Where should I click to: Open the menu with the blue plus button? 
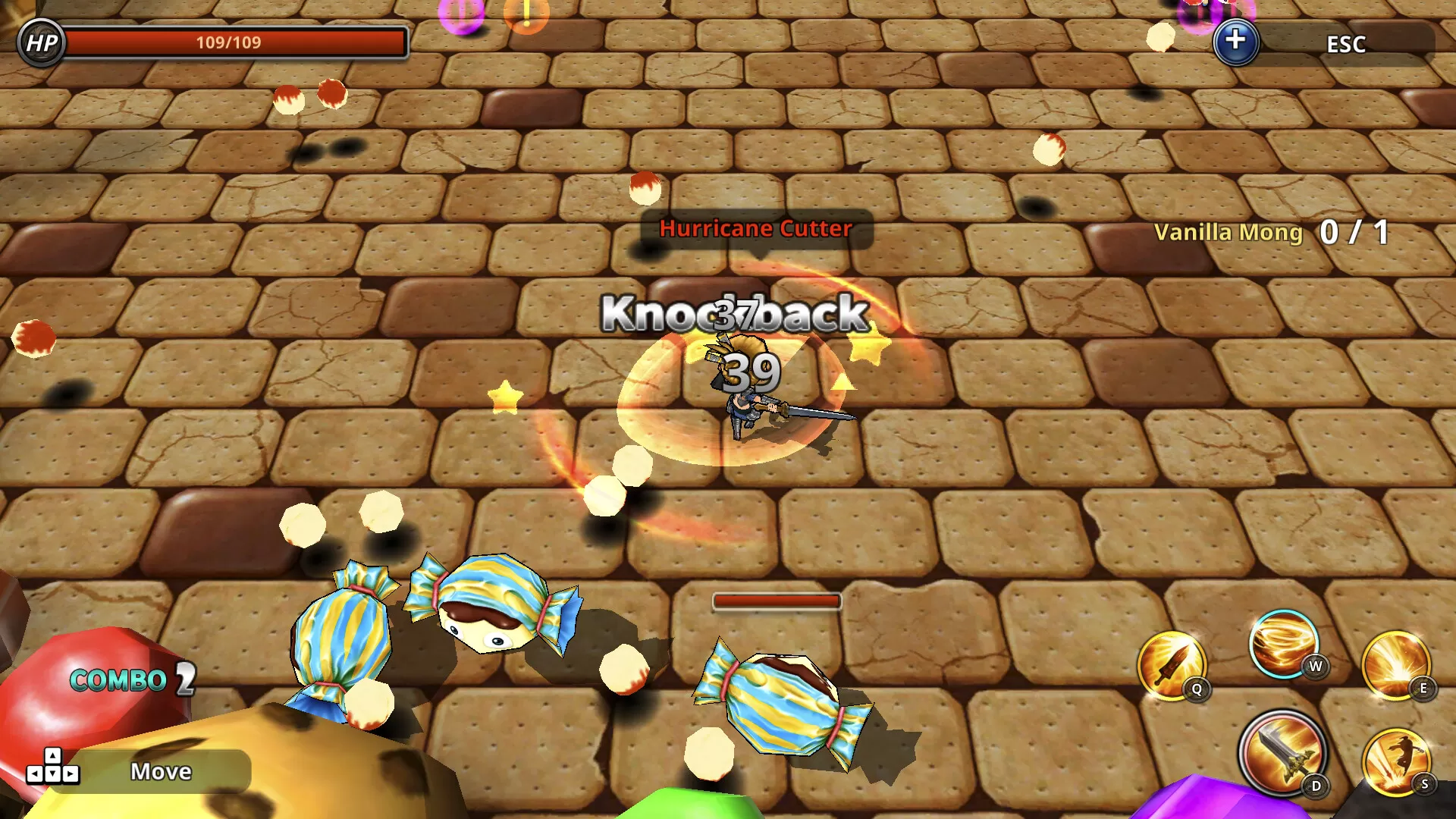1235,42
